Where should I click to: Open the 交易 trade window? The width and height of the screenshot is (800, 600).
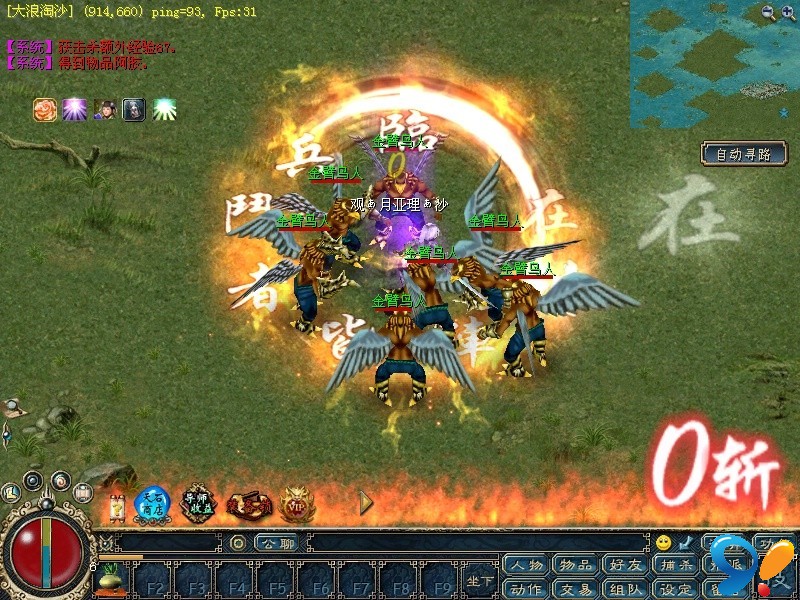[576, 588]
